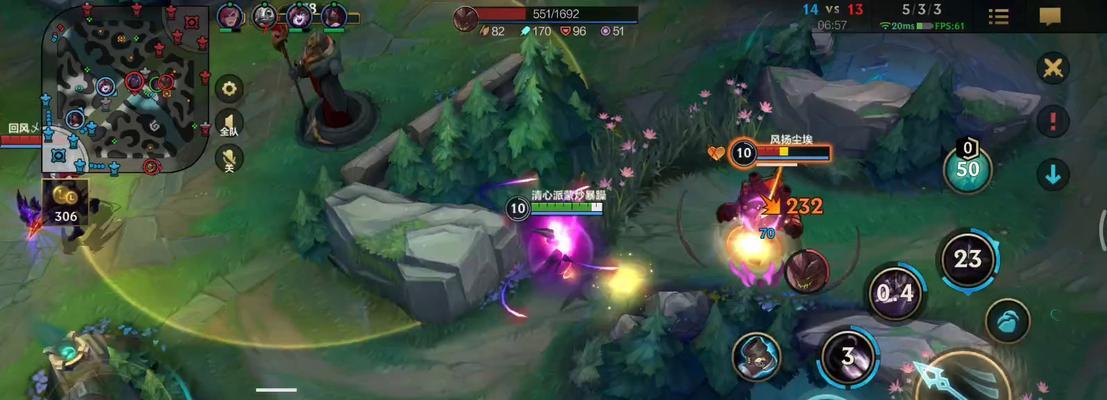The height and width of the screenshot is (400, 1107).
Task: Activate the teal item showing 50
Action: pyautogui.click(x=967, y=168)
